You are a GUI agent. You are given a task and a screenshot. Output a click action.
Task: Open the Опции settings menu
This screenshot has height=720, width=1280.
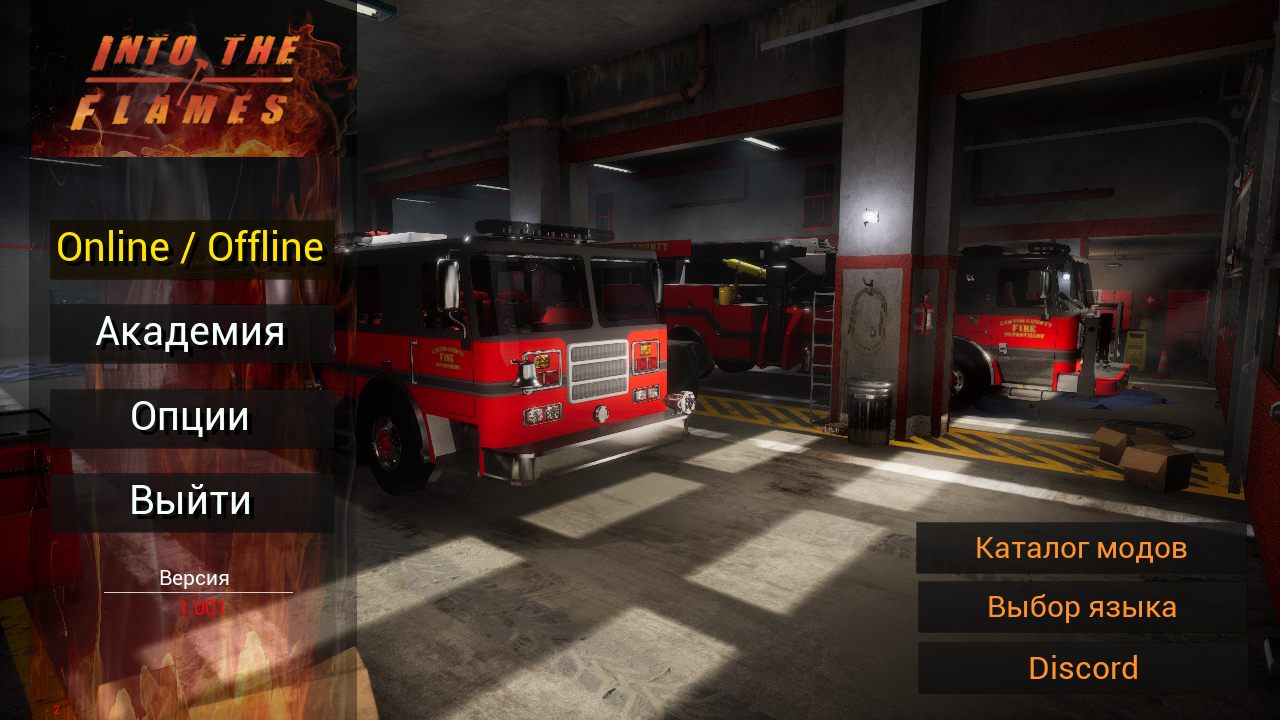191,417
